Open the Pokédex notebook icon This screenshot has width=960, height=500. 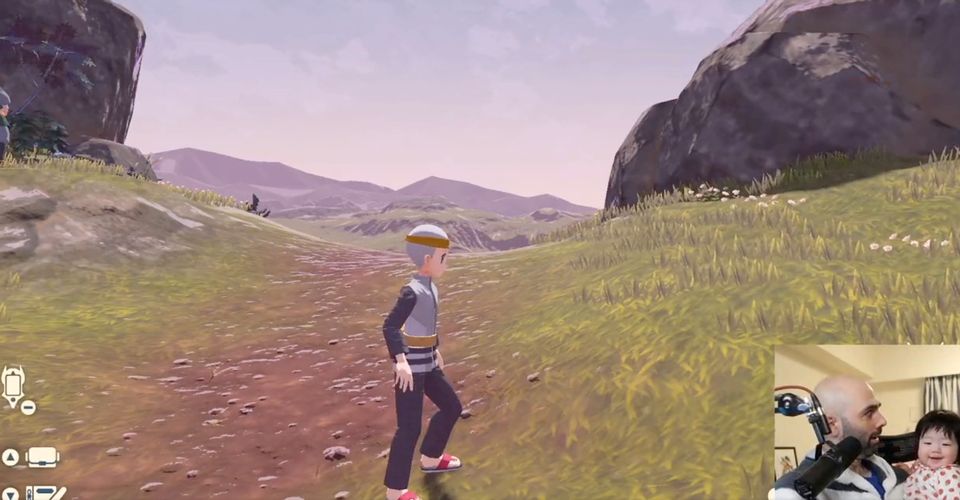coord(45,493)
